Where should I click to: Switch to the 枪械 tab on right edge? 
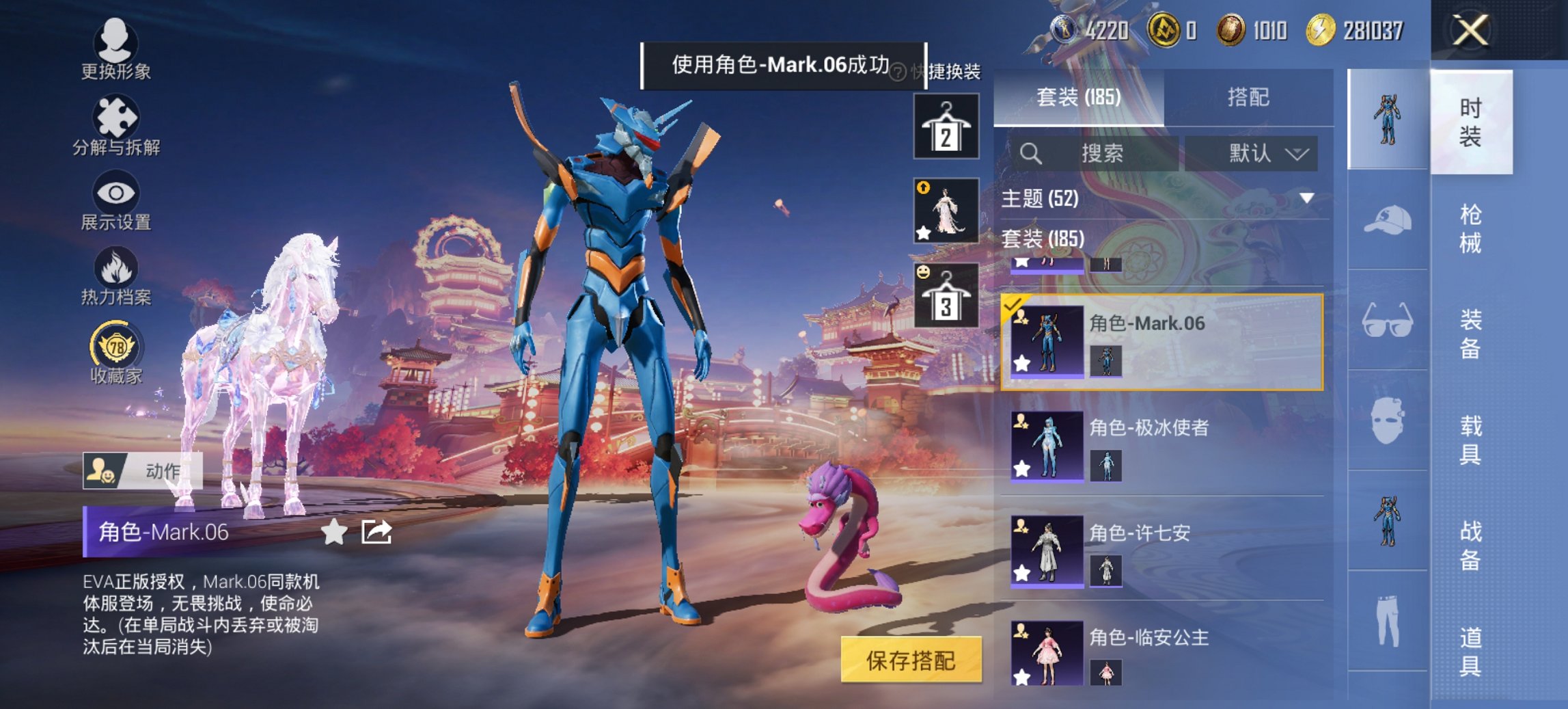pyautogui.click(x=1470, y=226)
